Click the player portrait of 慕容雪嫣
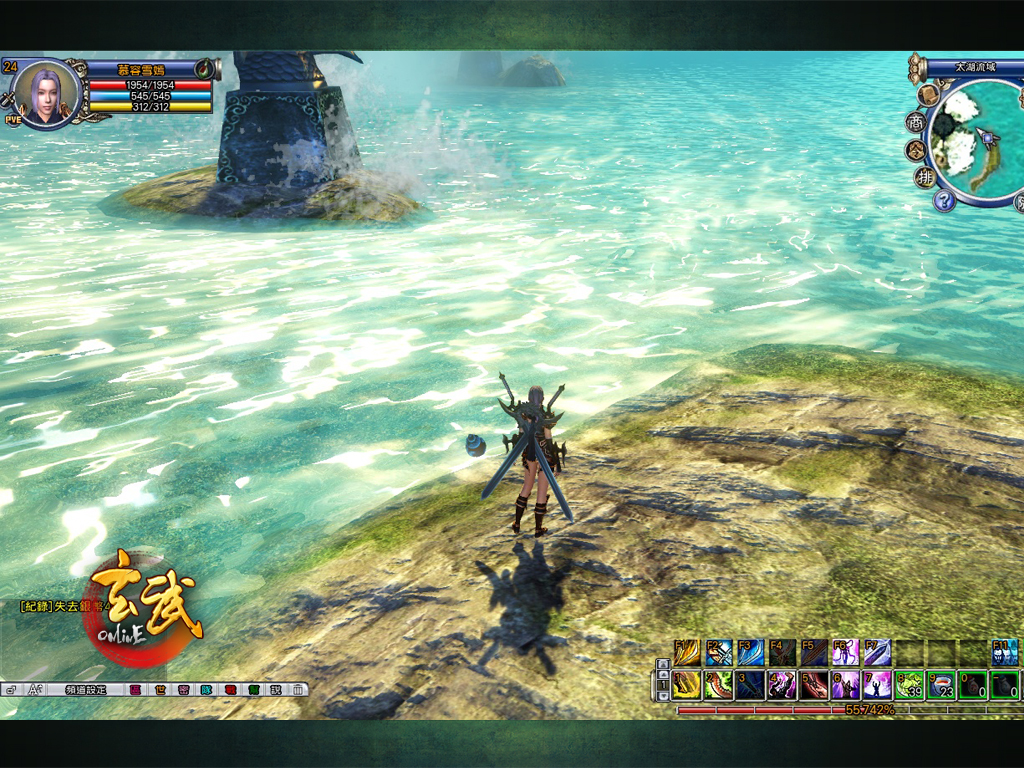1024x768 pixels. 45,94
